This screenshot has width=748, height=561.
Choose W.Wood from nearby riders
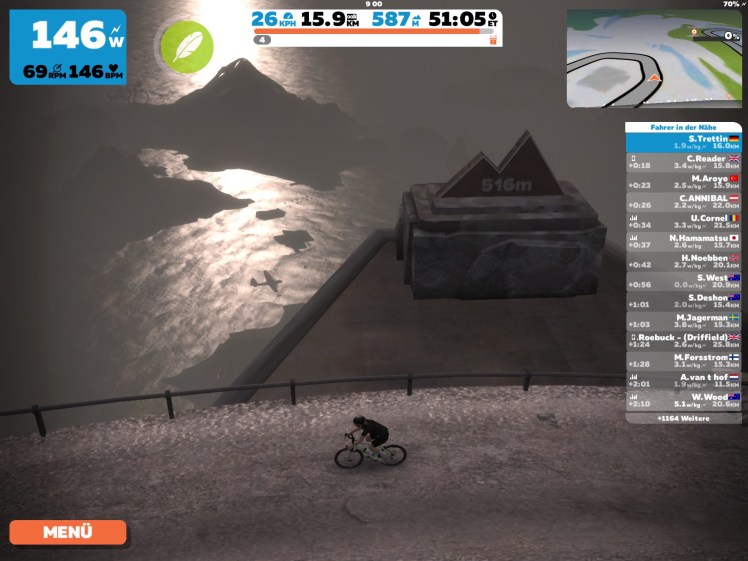683,400
